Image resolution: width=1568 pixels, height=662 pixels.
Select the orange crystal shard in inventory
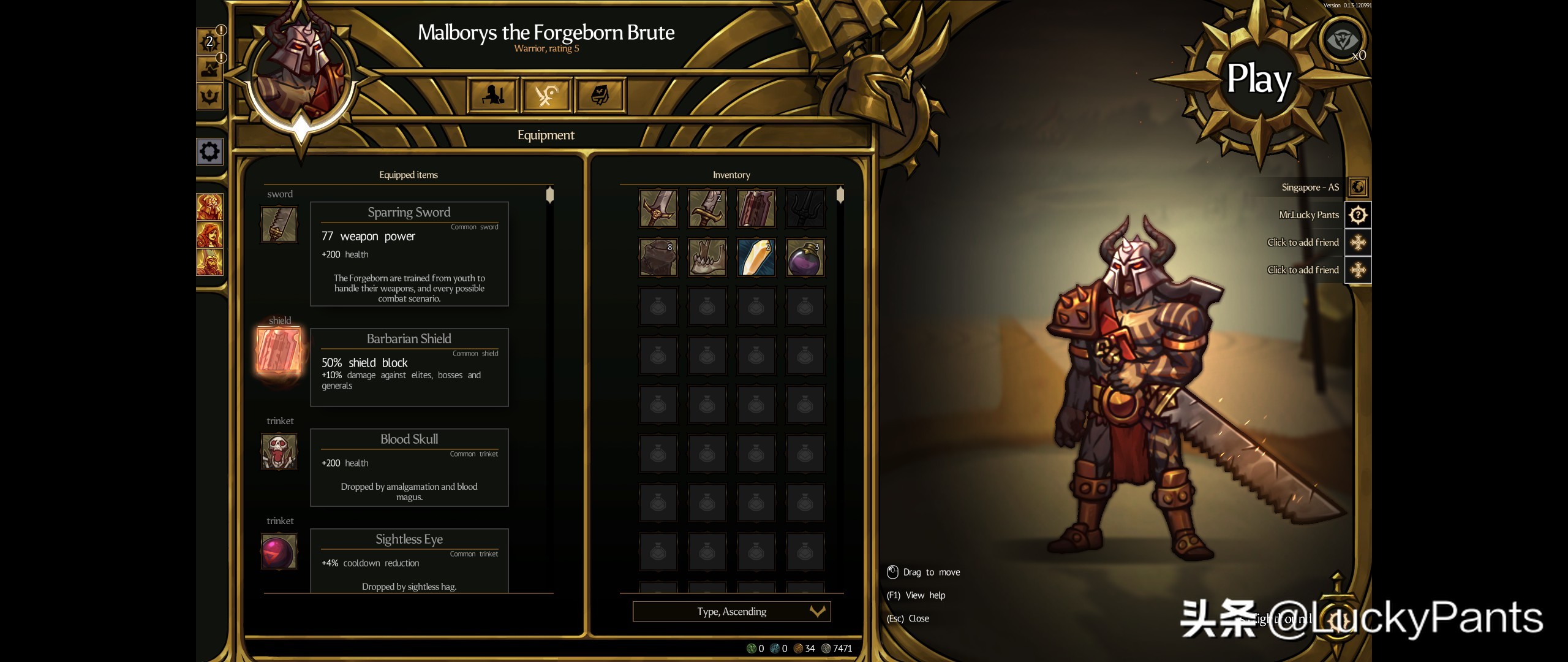pos(756,257)
